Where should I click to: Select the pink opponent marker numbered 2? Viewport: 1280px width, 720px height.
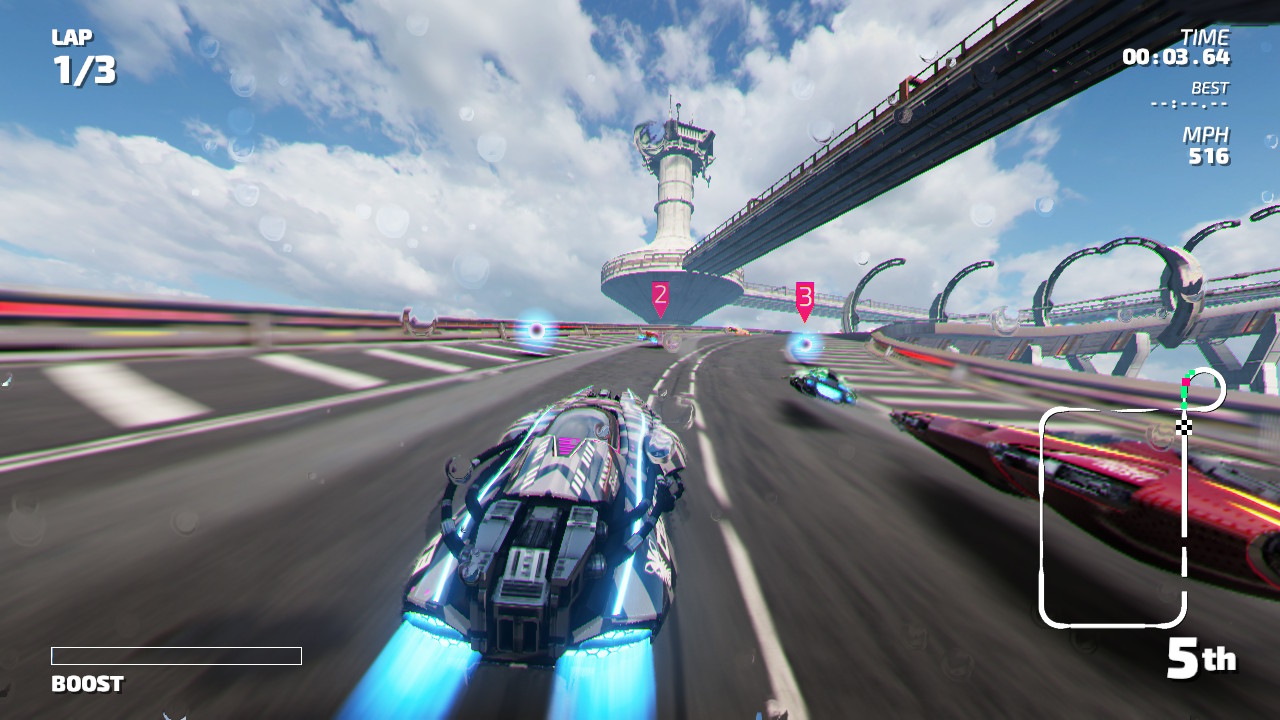[x=660, y=298]
